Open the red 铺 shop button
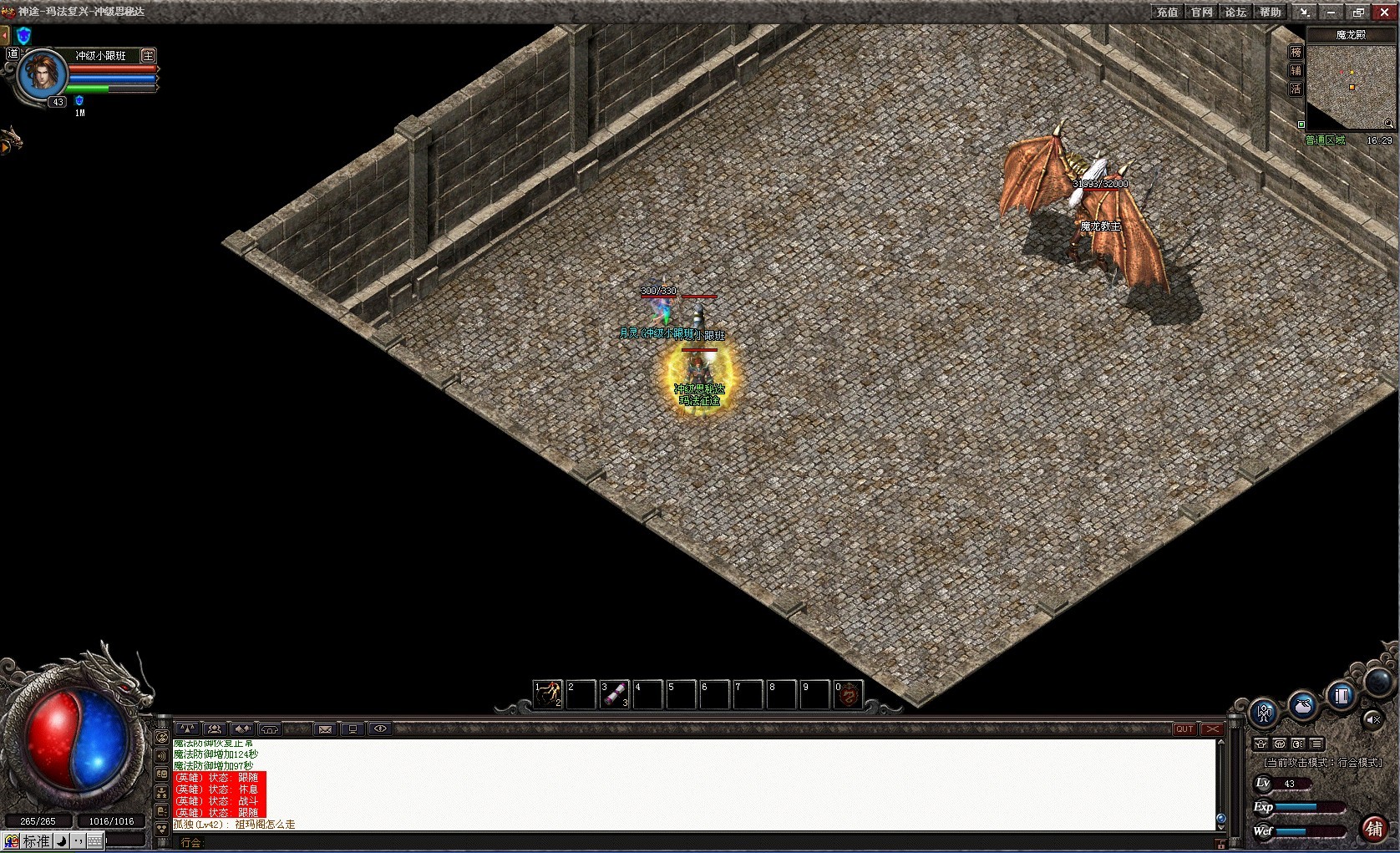The image size is (1400, 853). point(1377,830)
